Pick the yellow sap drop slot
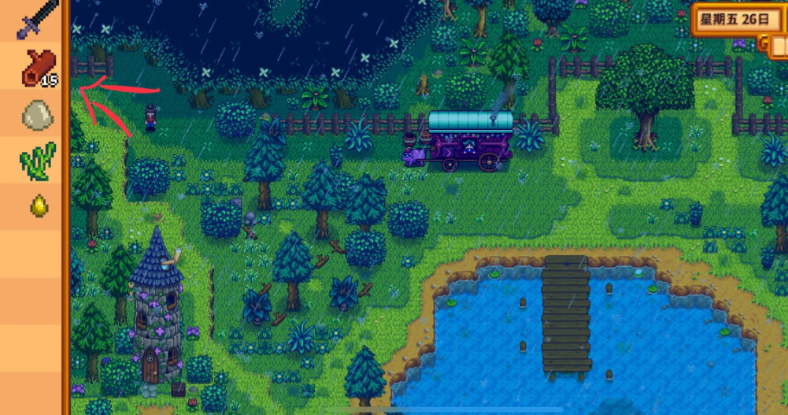Screen dimensions: 788x415 [x=36, y=205]
